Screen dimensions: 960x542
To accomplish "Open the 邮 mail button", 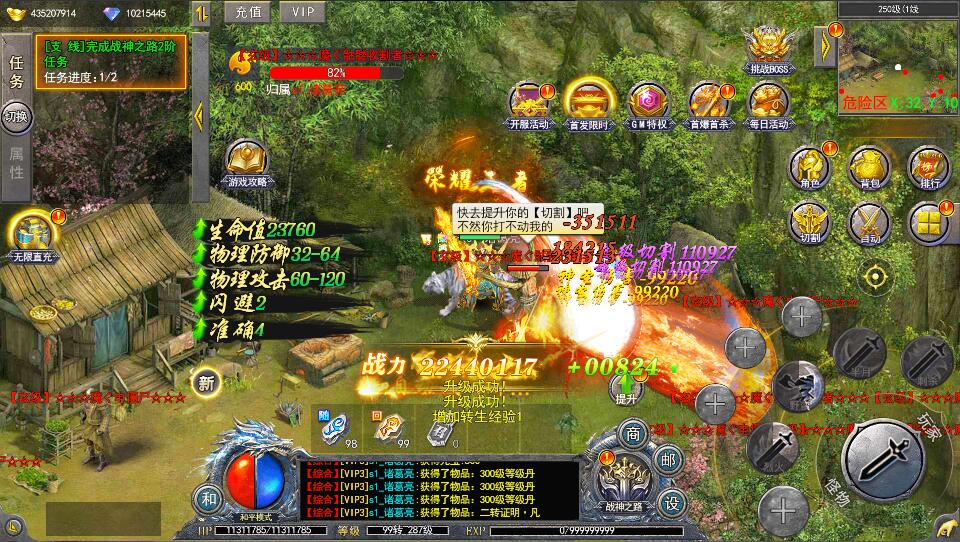I will click(x=667, y=460).
